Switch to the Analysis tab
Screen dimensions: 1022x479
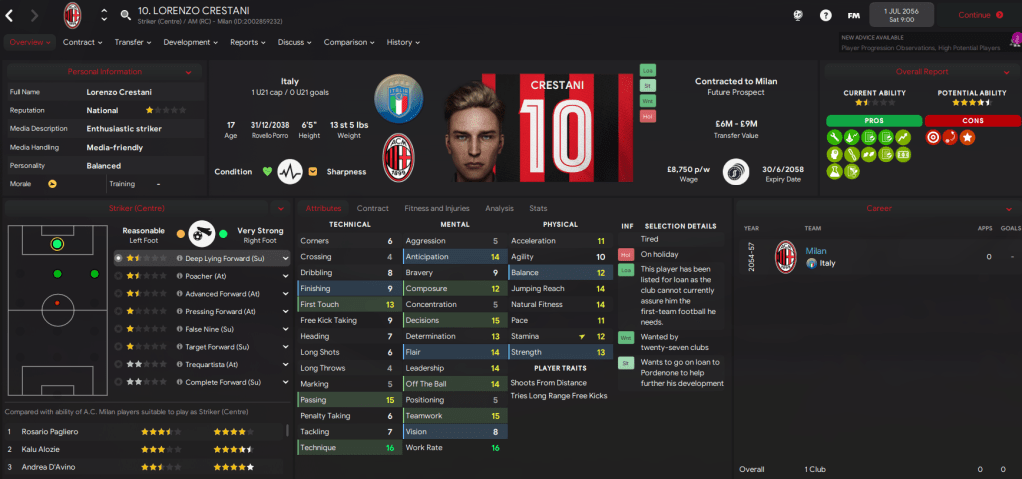coord(499,208)
